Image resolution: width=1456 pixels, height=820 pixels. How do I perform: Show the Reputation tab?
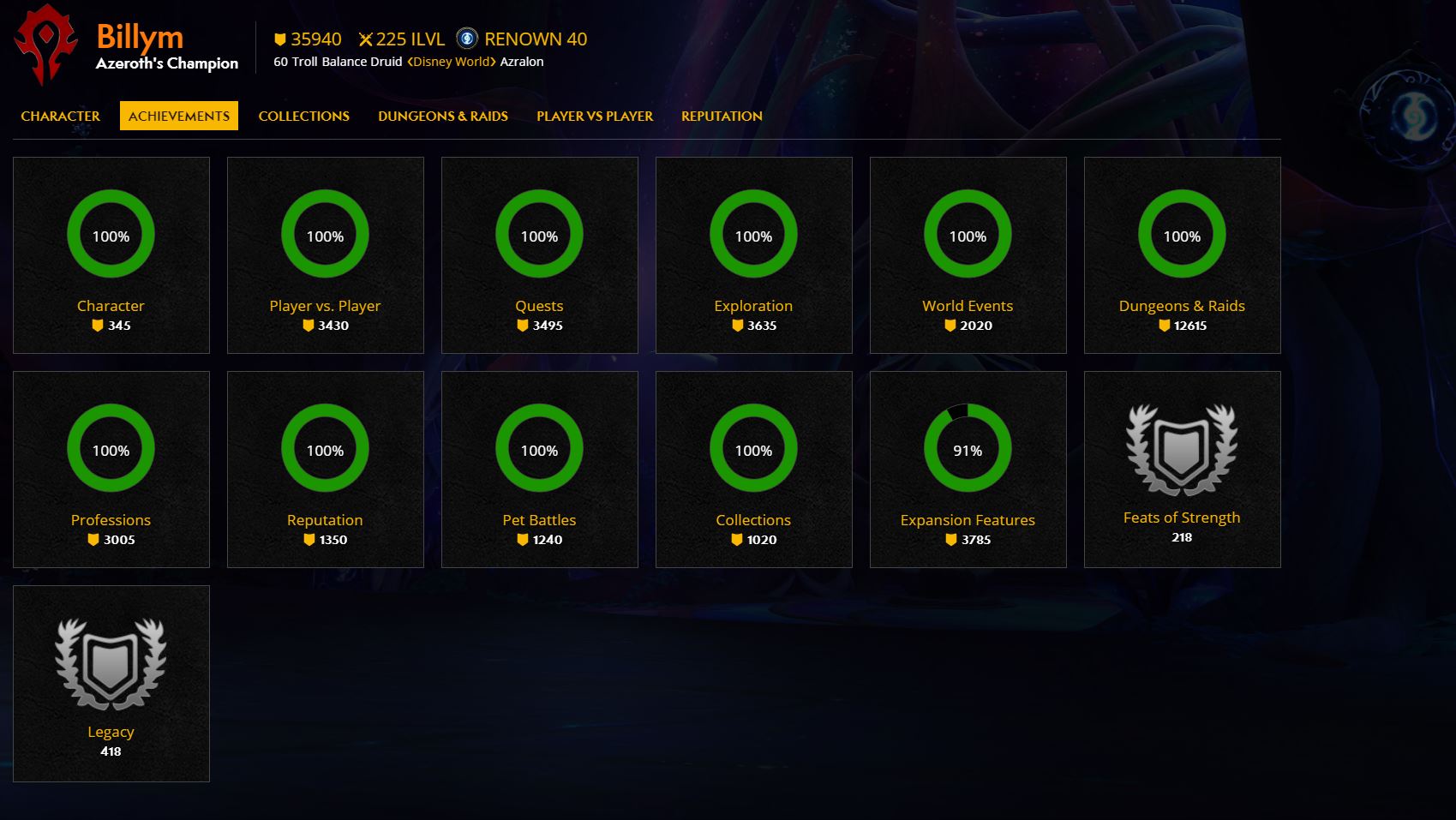point(722,116)
